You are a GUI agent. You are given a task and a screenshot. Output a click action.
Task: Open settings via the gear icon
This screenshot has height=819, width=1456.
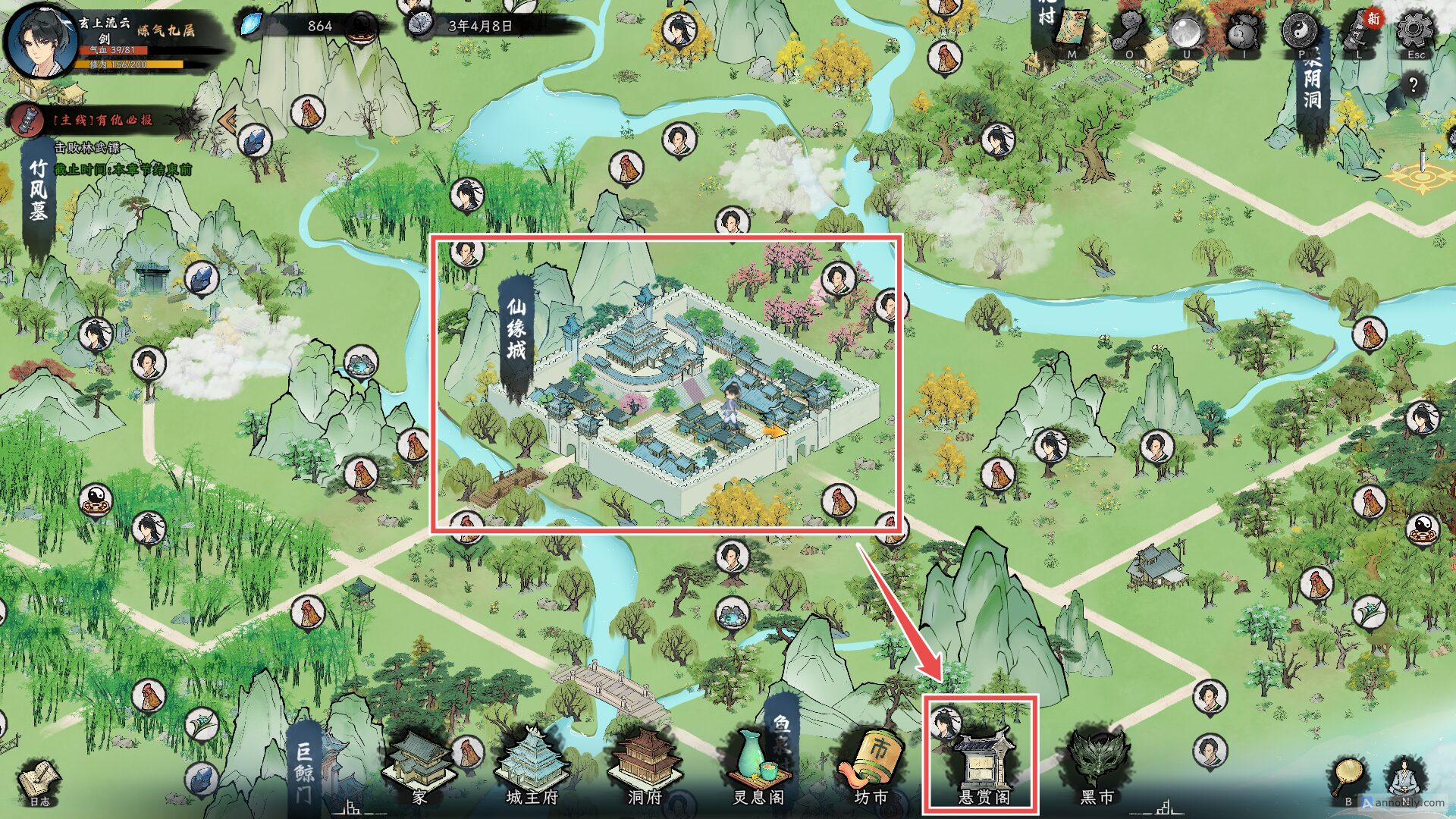(1415, 30)
